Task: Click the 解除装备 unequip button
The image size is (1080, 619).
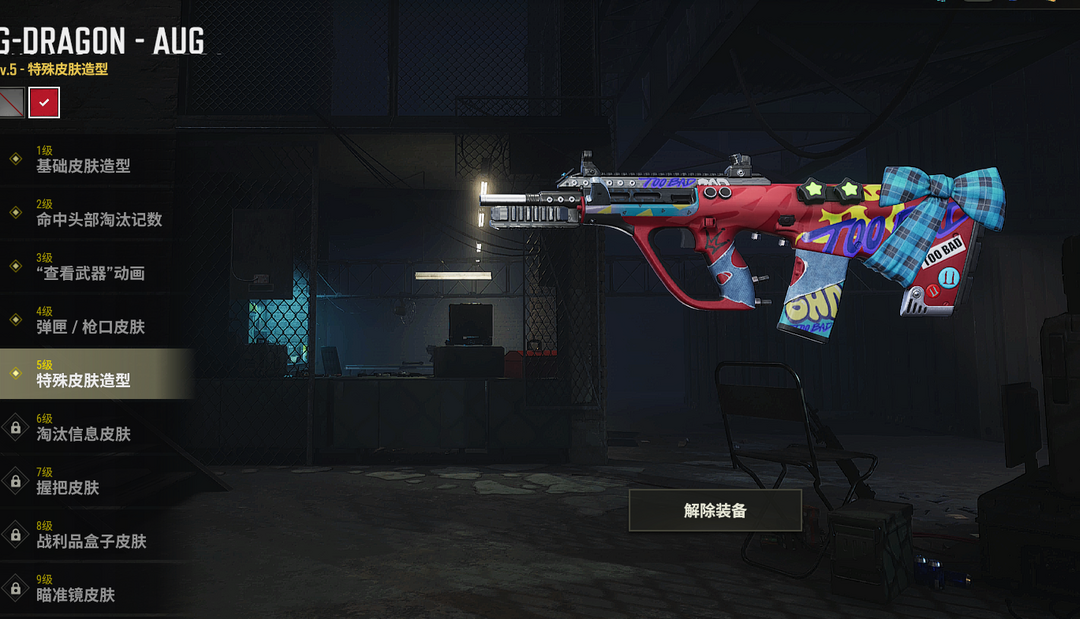Action: (715, 510)
